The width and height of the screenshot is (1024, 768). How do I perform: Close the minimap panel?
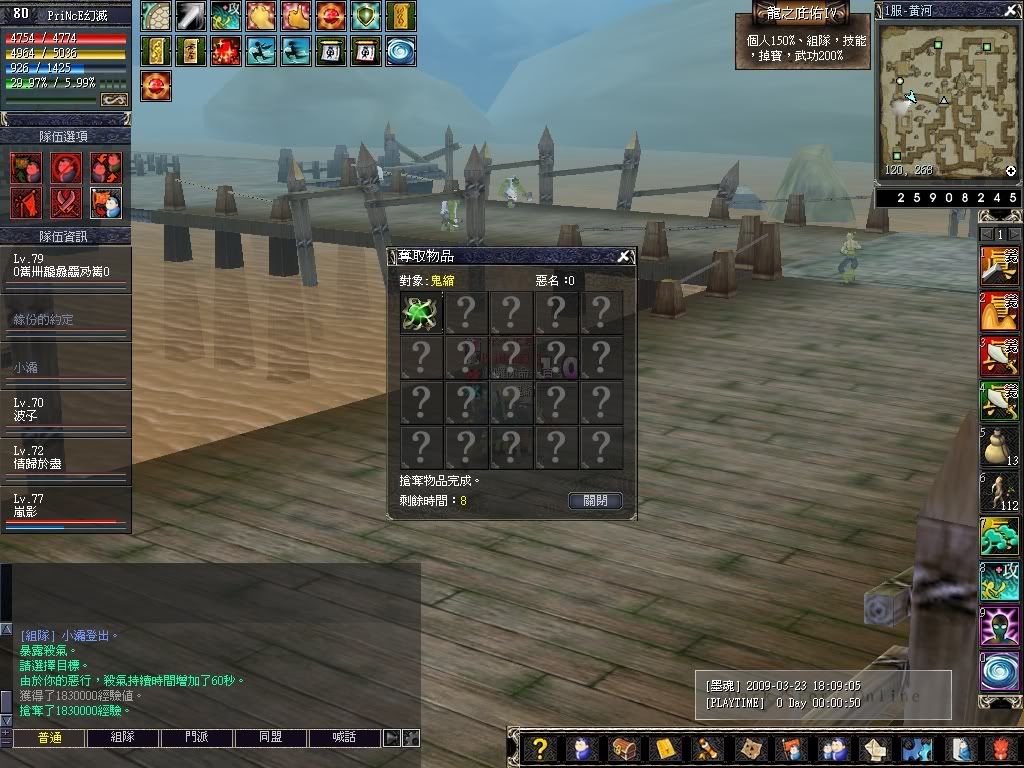tap(1011, 11)
